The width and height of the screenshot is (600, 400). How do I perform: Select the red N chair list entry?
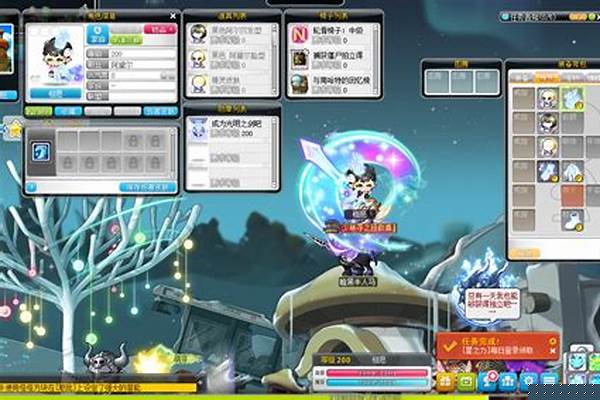(x=300, y=34)
